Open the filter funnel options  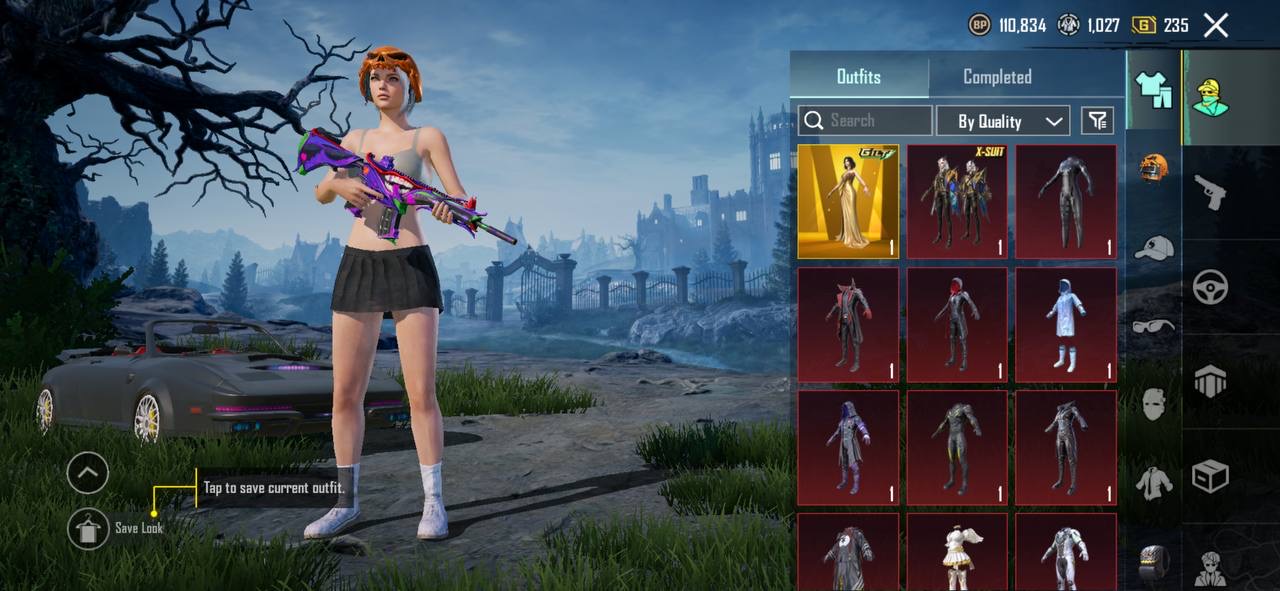(1098, 121)
